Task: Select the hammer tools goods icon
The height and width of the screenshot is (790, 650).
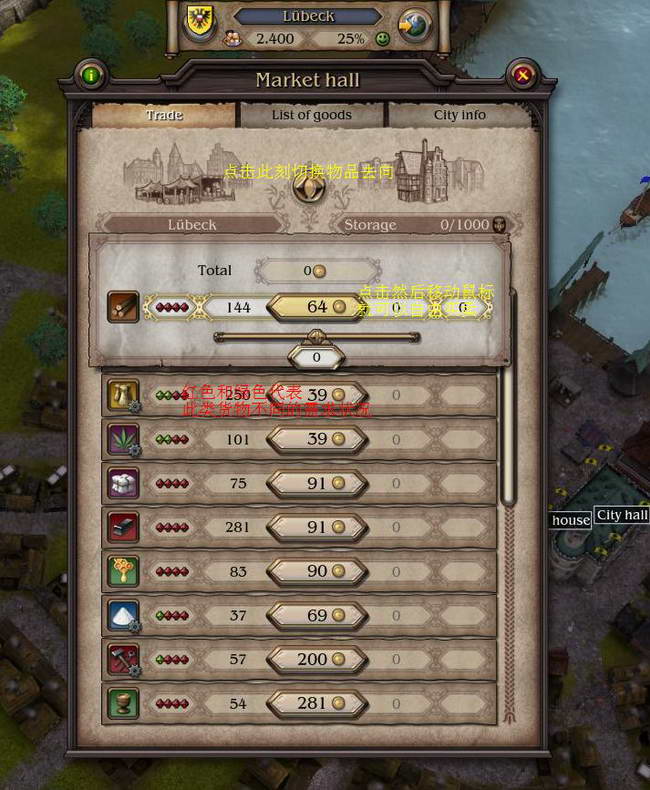Action: pos(123,659)
